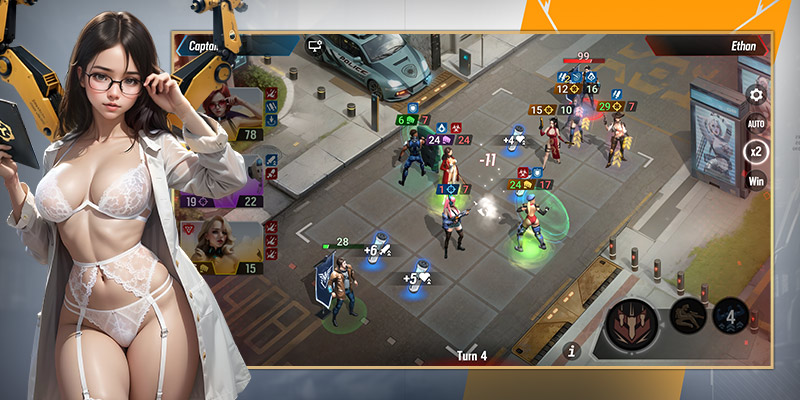
Task: Select the skill showing cooldown 4
Action: (x=730, y=318)
